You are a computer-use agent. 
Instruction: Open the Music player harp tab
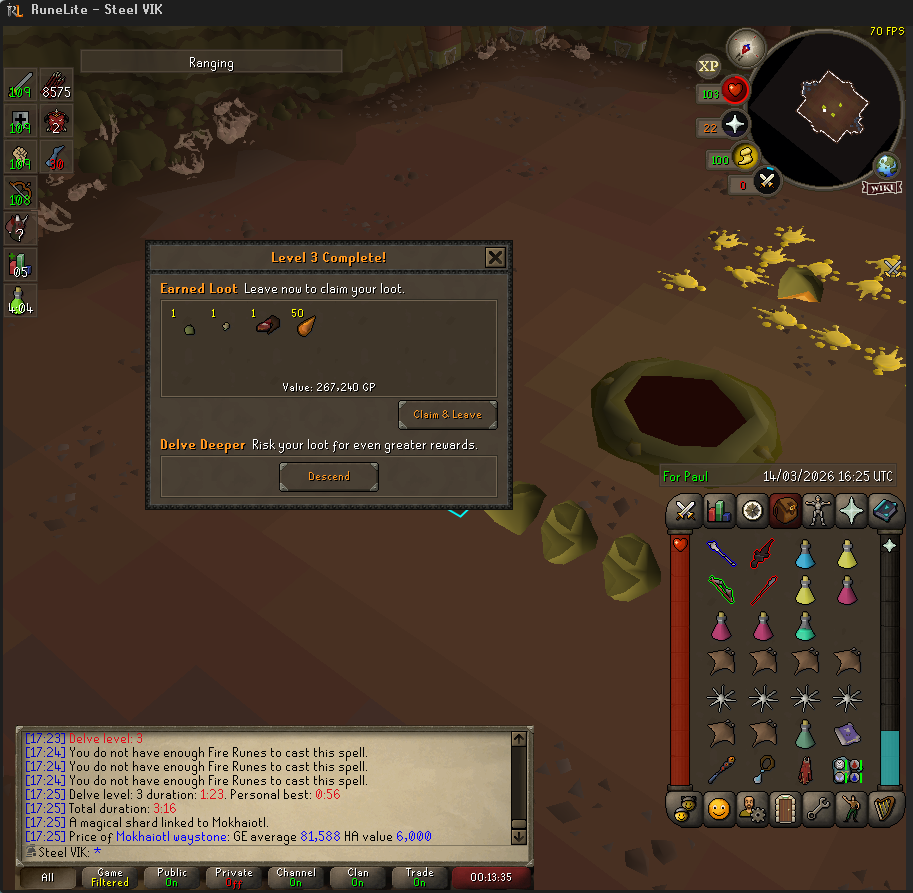coord(883,807)
